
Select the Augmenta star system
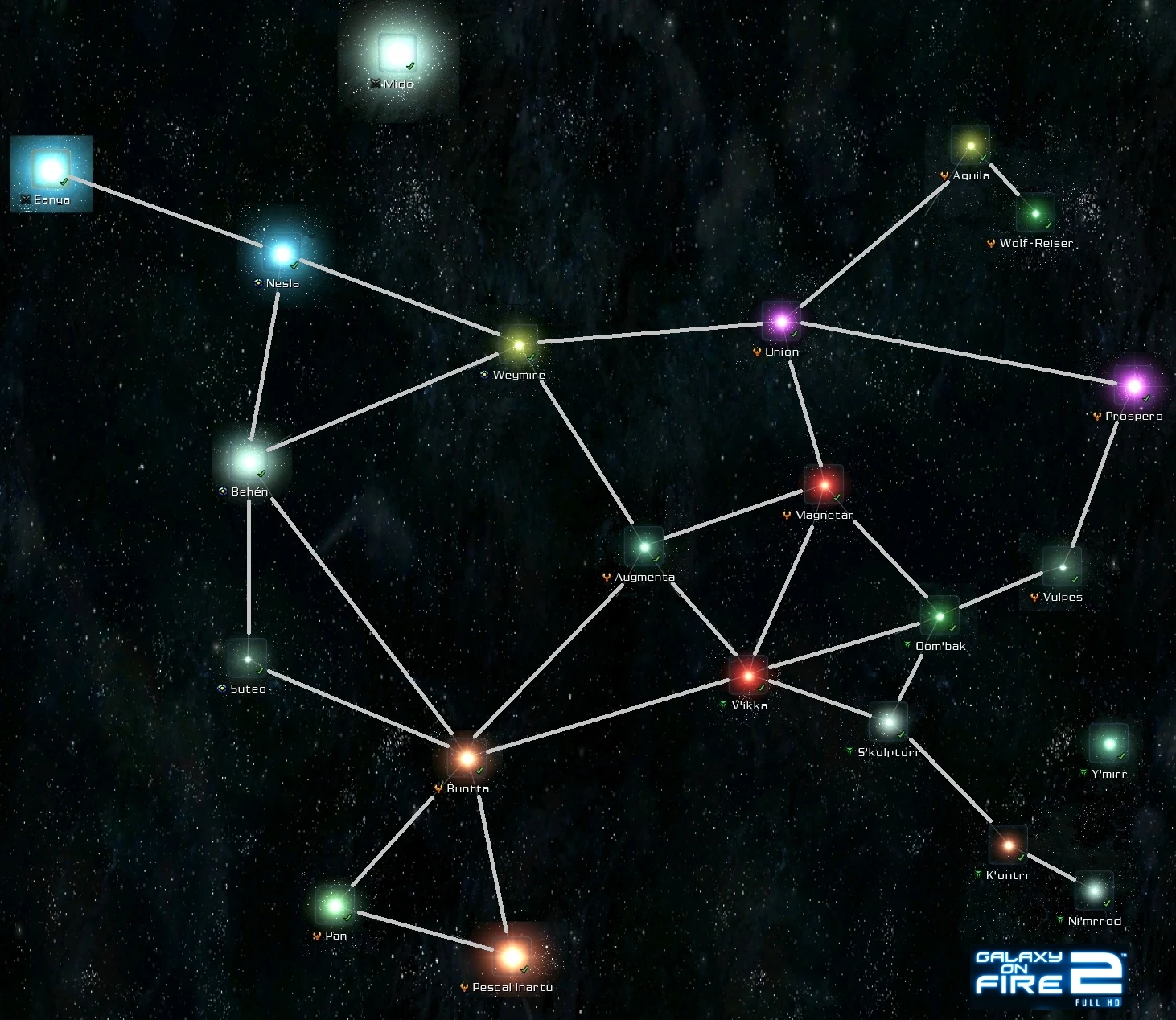click(x=644, y=547)
